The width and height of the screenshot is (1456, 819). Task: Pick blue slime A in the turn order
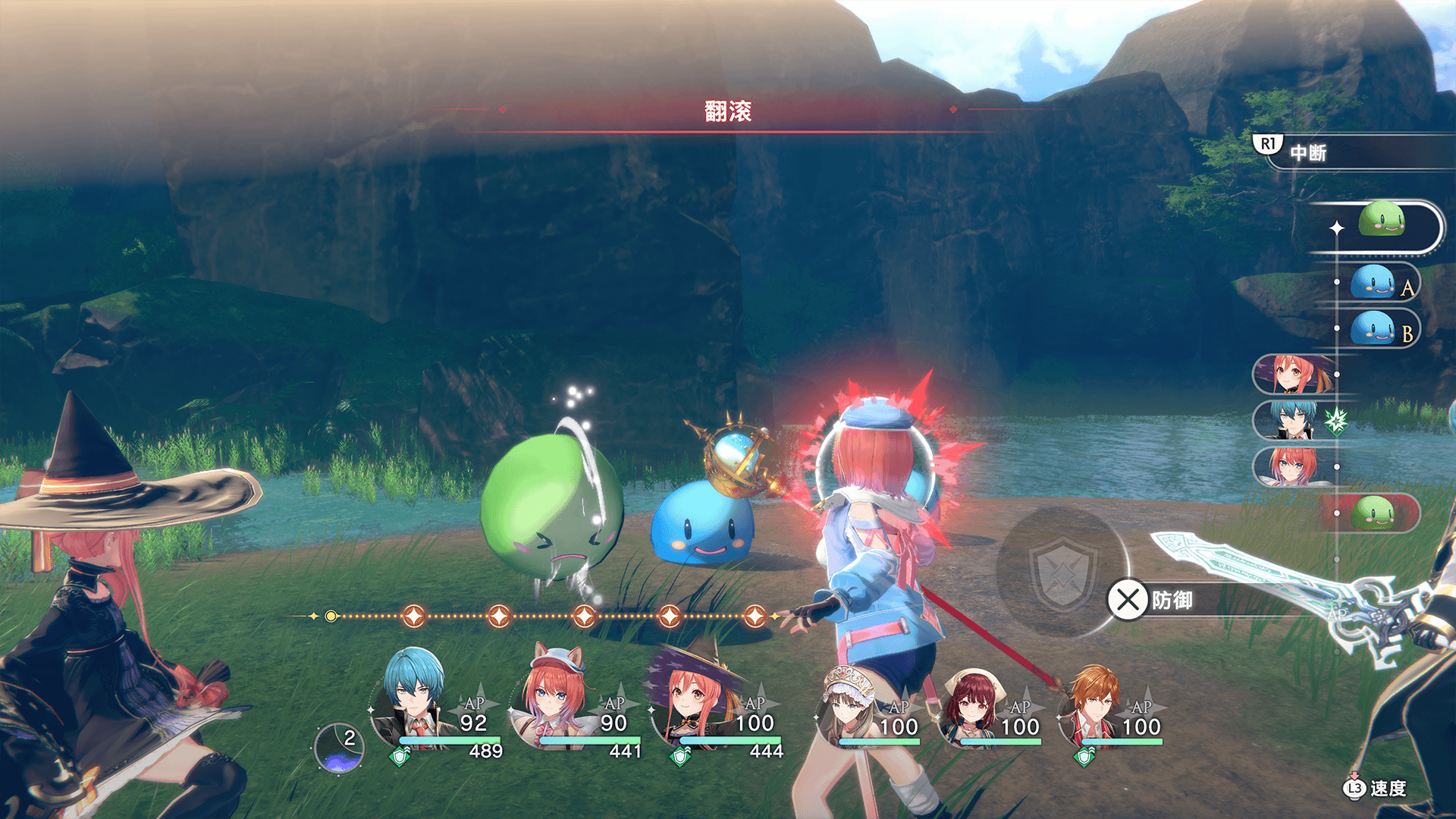click(1374, 284)
